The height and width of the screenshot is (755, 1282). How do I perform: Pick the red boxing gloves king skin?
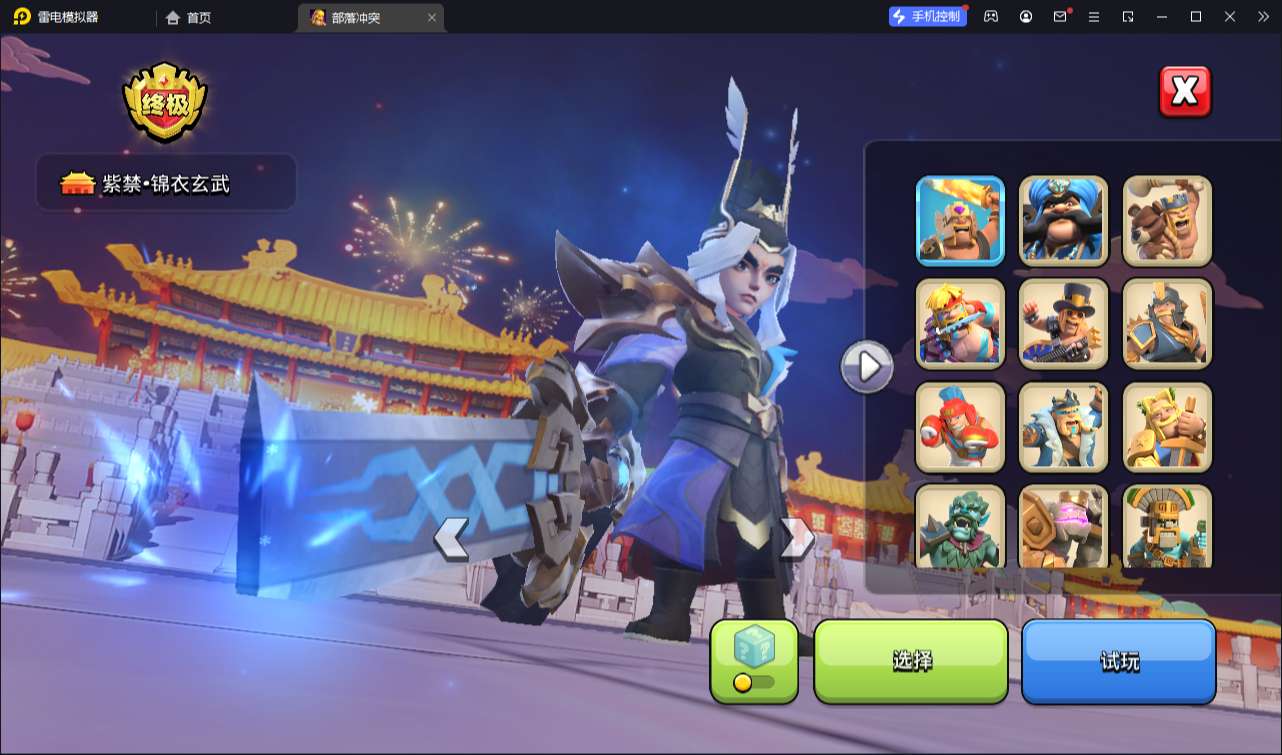coord(960,426)
